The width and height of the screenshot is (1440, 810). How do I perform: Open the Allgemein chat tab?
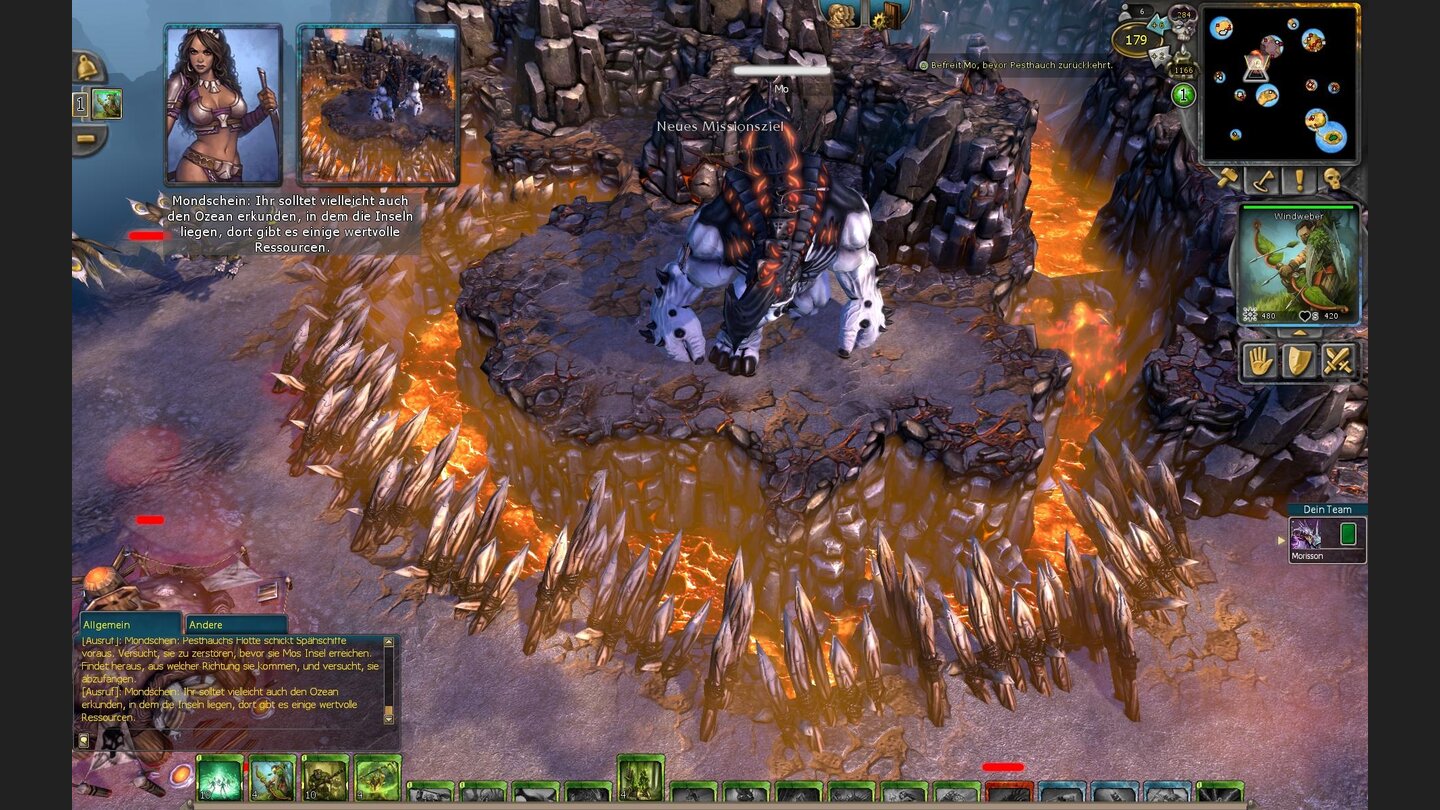point(130,624)
